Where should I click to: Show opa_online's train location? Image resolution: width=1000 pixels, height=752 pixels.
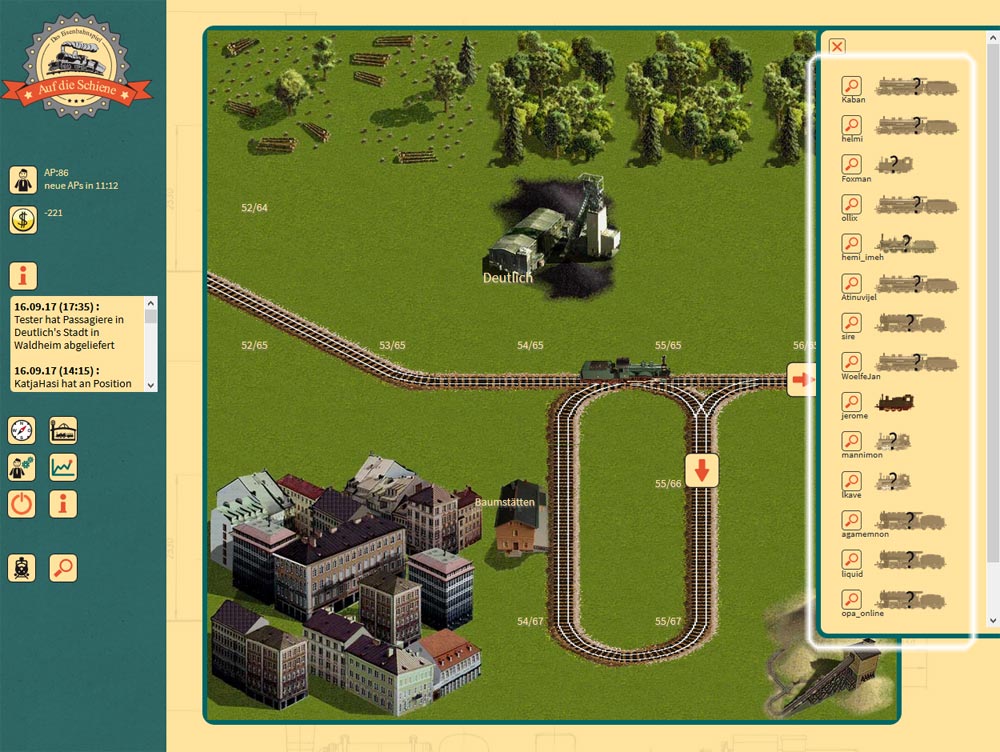(852, 599)
